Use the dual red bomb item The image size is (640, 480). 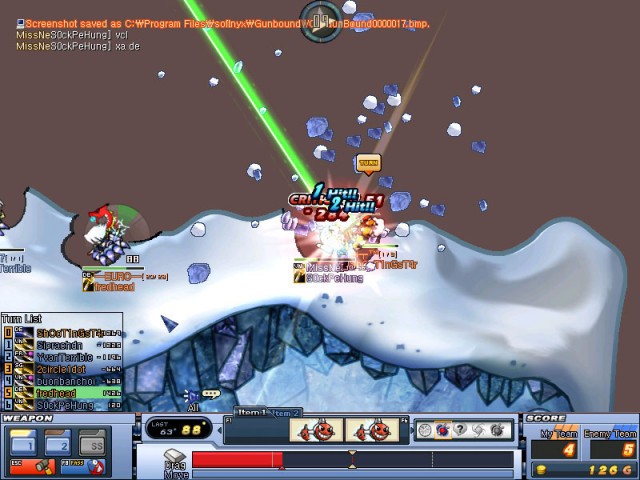click(371, 431)
